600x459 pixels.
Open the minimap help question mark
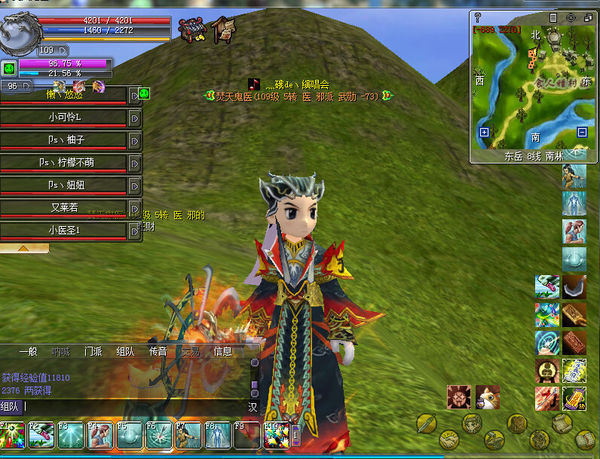[479, 18]
